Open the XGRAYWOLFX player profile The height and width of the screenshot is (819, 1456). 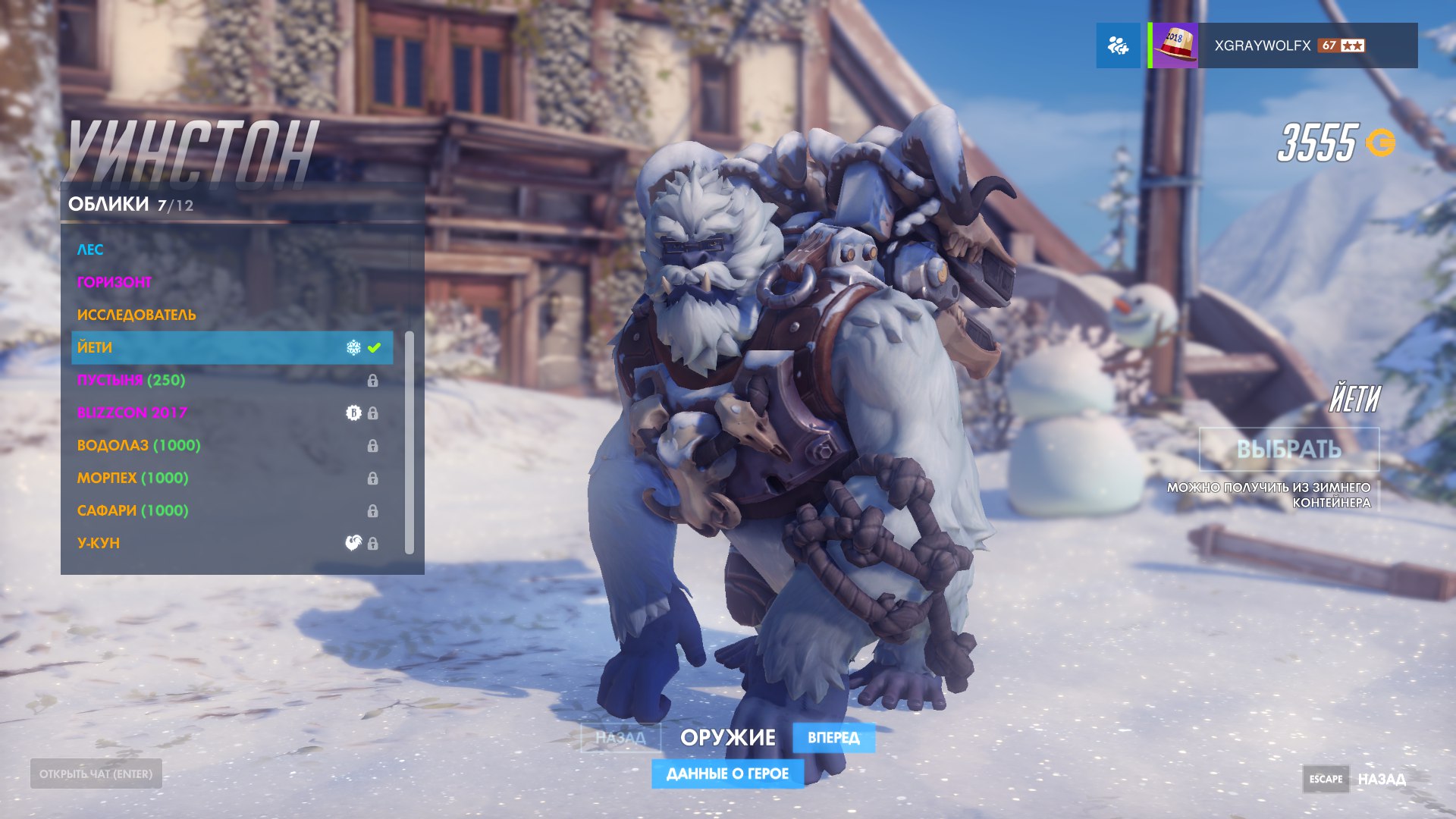coord(1283,45)
